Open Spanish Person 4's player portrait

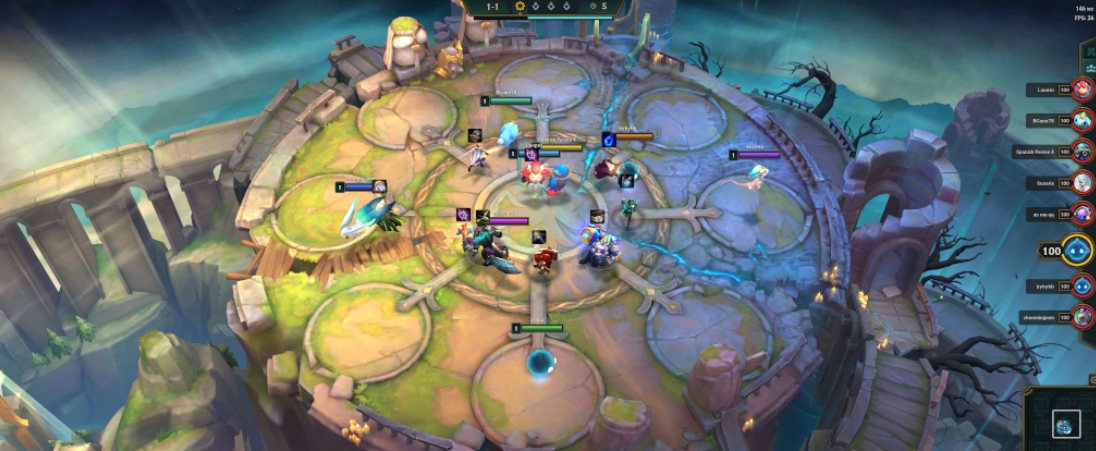tap(1082, 152)
